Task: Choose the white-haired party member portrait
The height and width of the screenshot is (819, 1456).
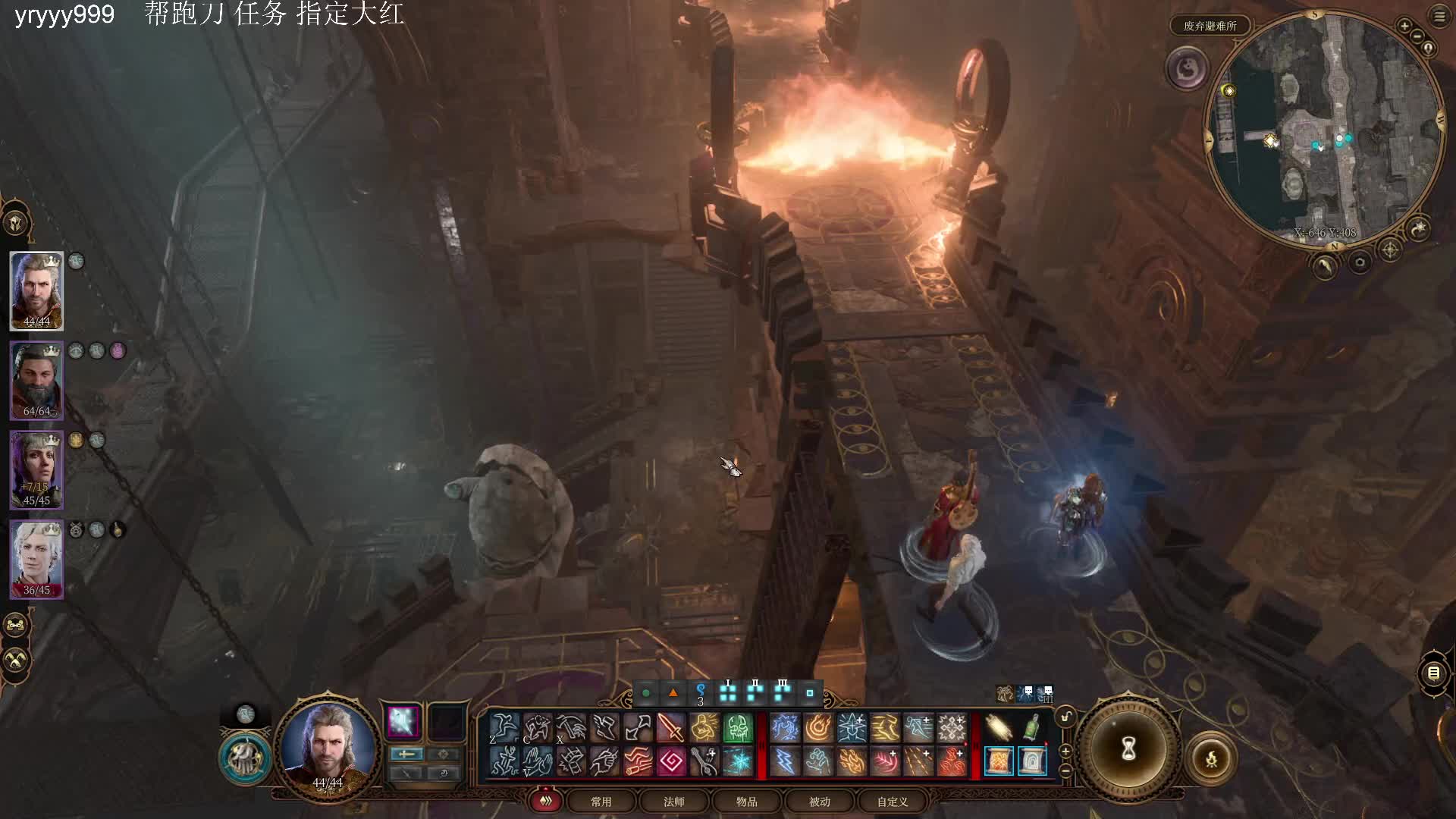Action: [36, 558]
